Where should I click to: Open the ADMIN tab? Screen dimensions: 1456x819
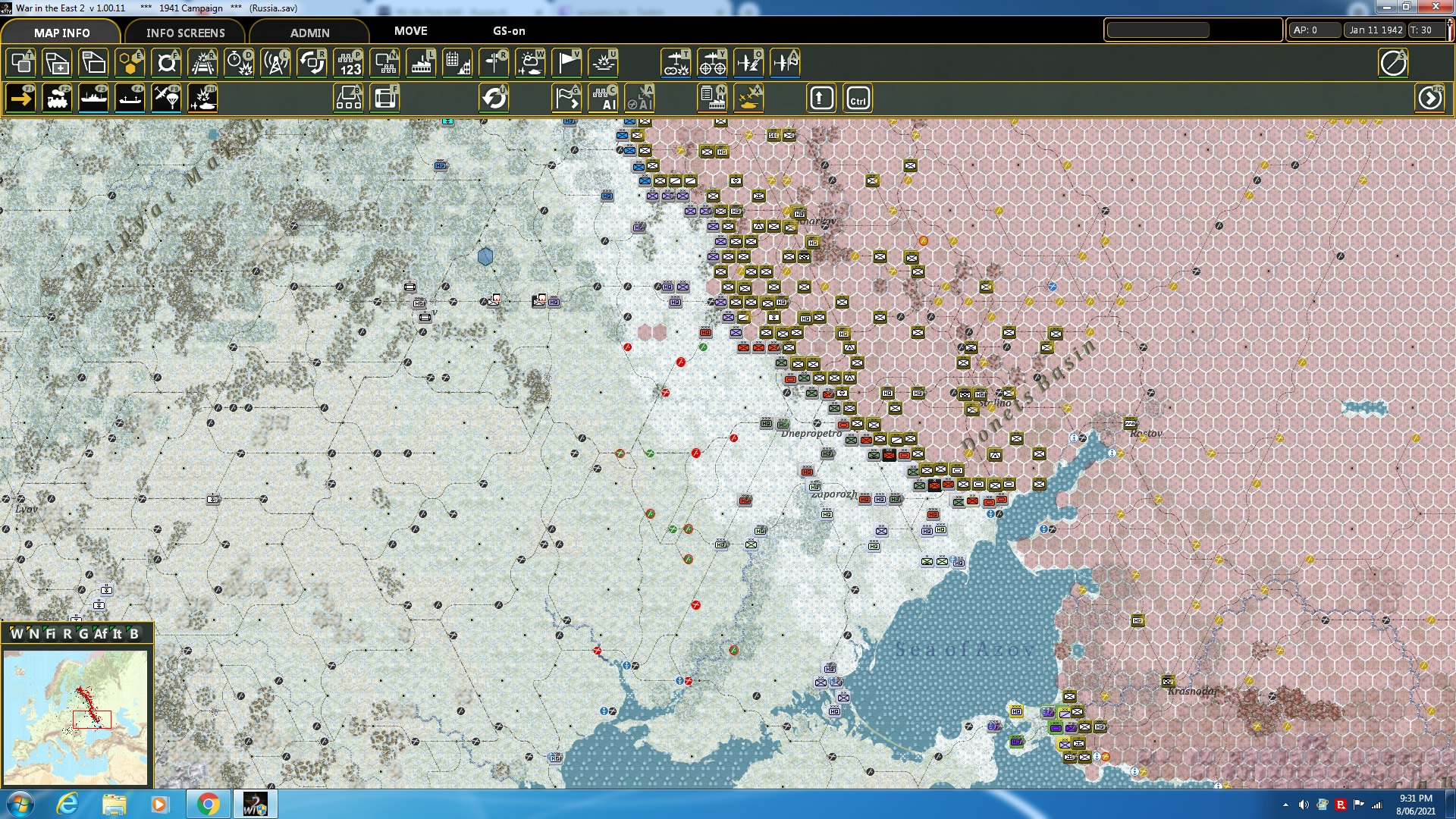tap(311, 32)
